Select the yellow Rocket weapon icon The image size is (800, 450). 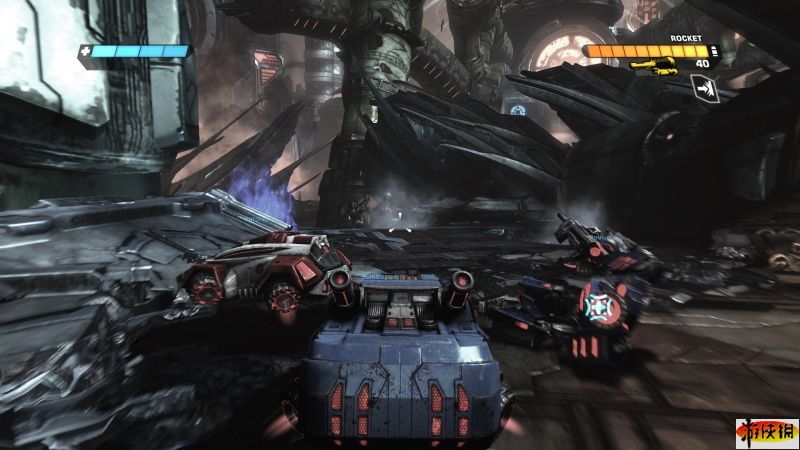coord(654,66)
